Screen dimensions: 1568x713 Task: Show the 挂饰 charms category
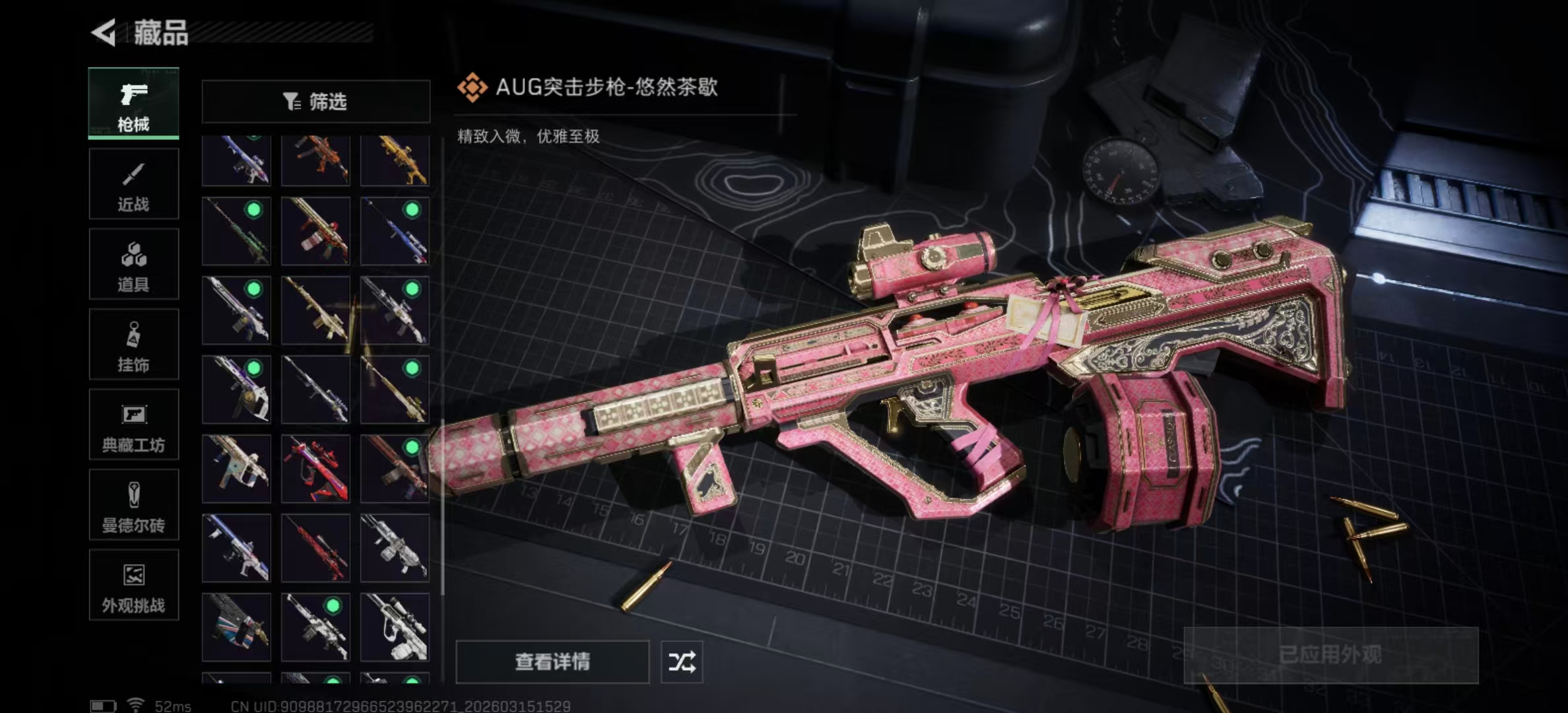click(x=134, y=345)
